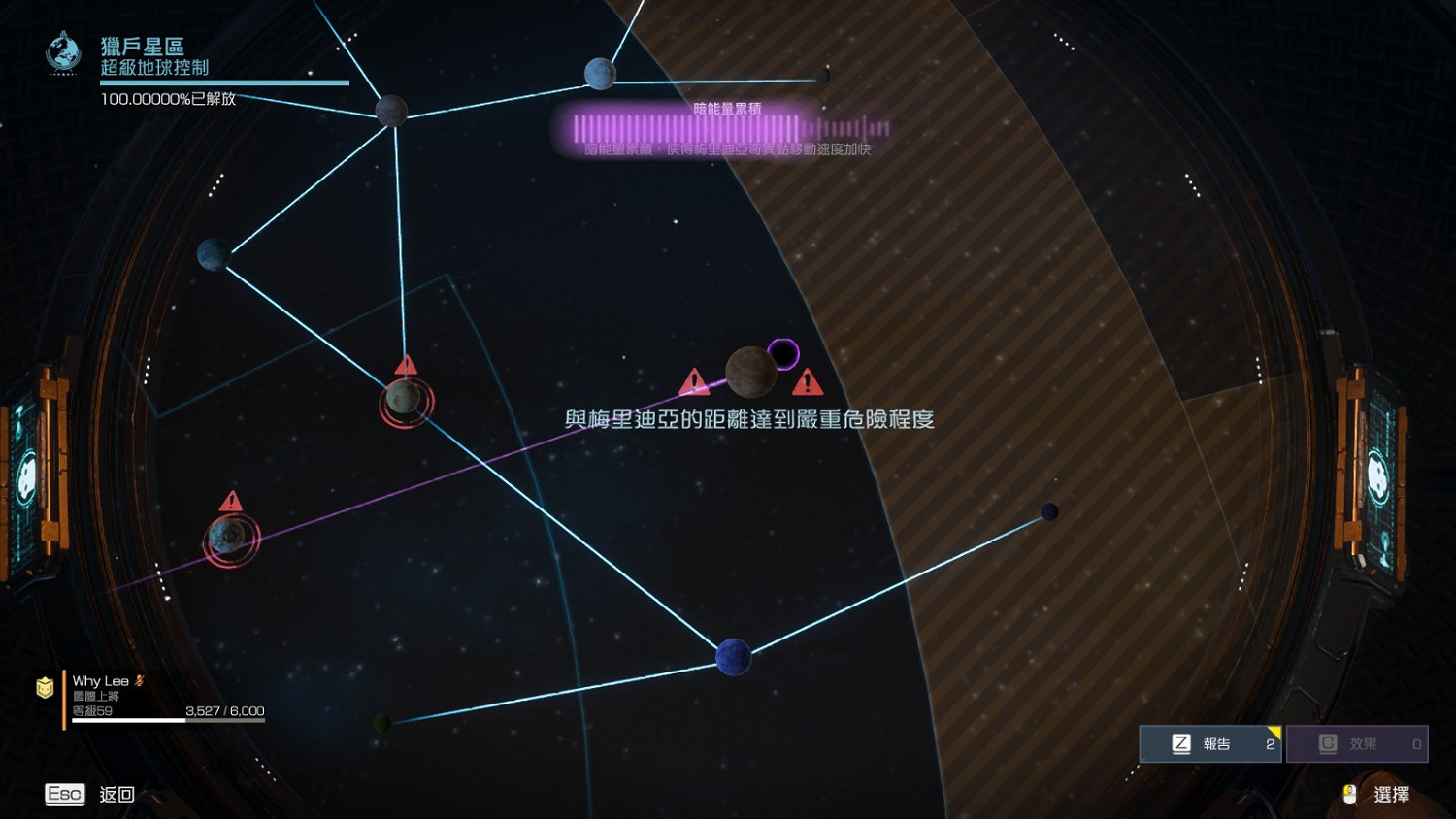Click the C key icon on the effects button
Image resolution: width=1456 pixels, height=819 pixels.
(1327, 743)
